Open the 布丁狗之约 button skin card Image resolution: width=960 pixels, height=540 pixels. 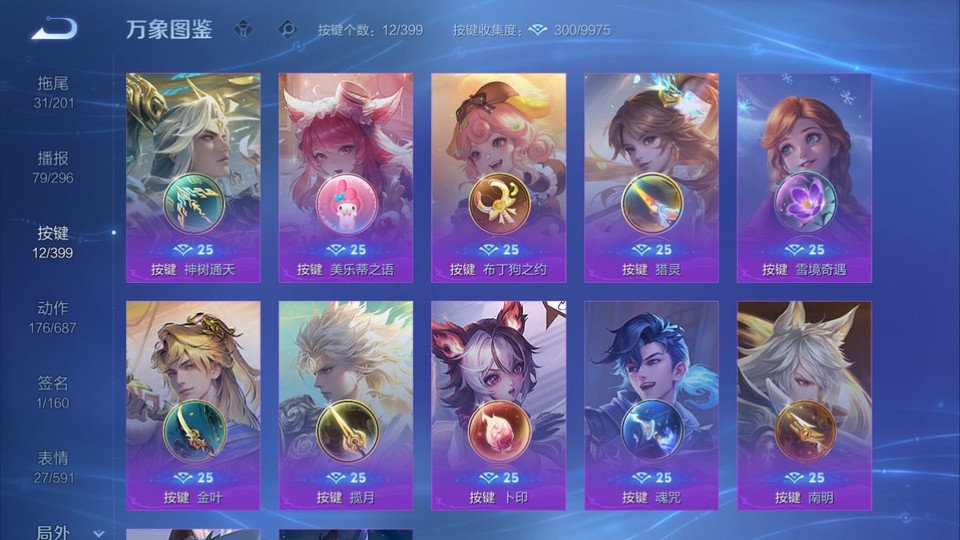pos(498,177)
